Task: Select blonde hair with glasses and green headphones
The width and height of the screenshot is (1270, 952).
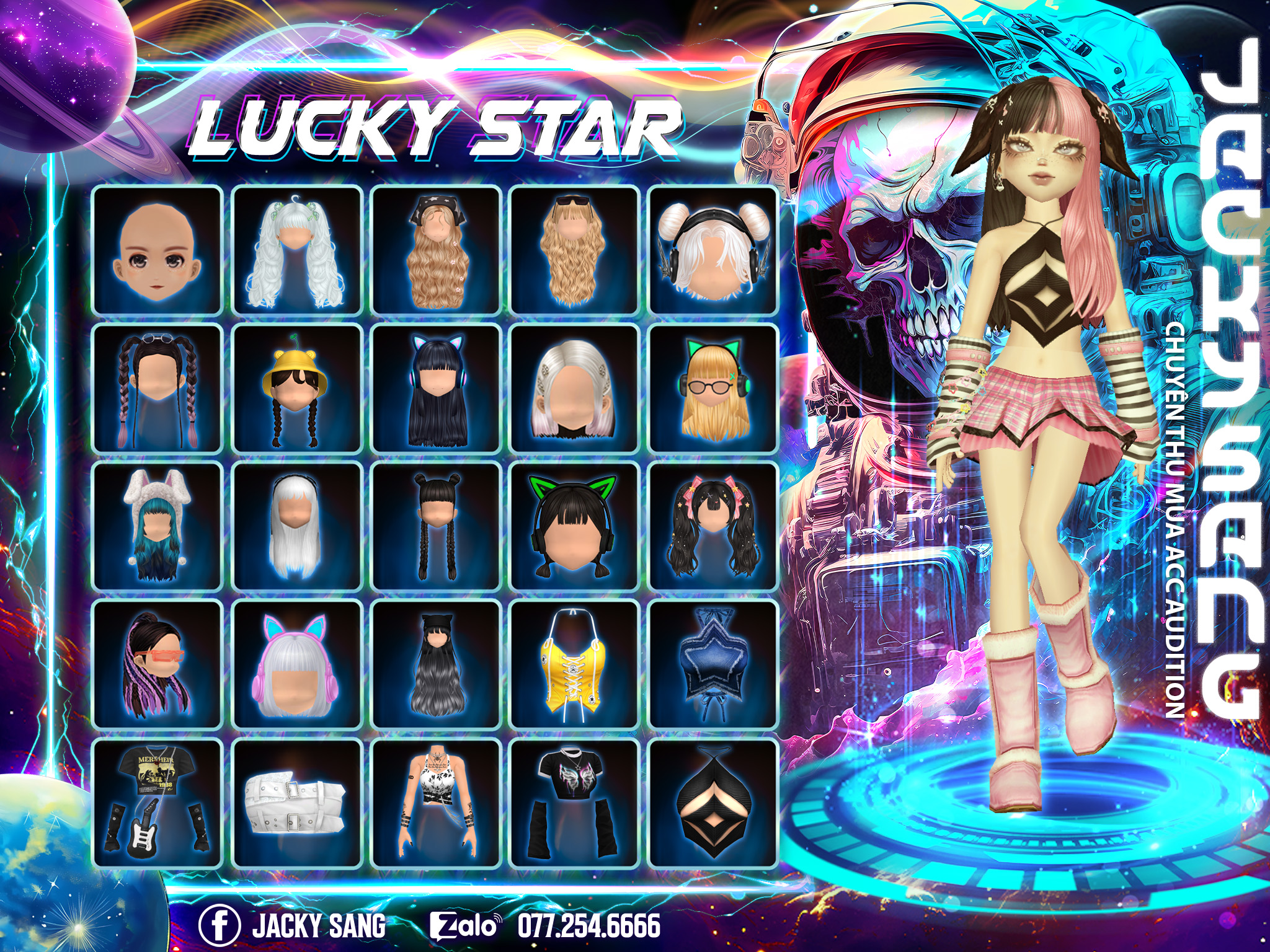Action: point(713,388)
